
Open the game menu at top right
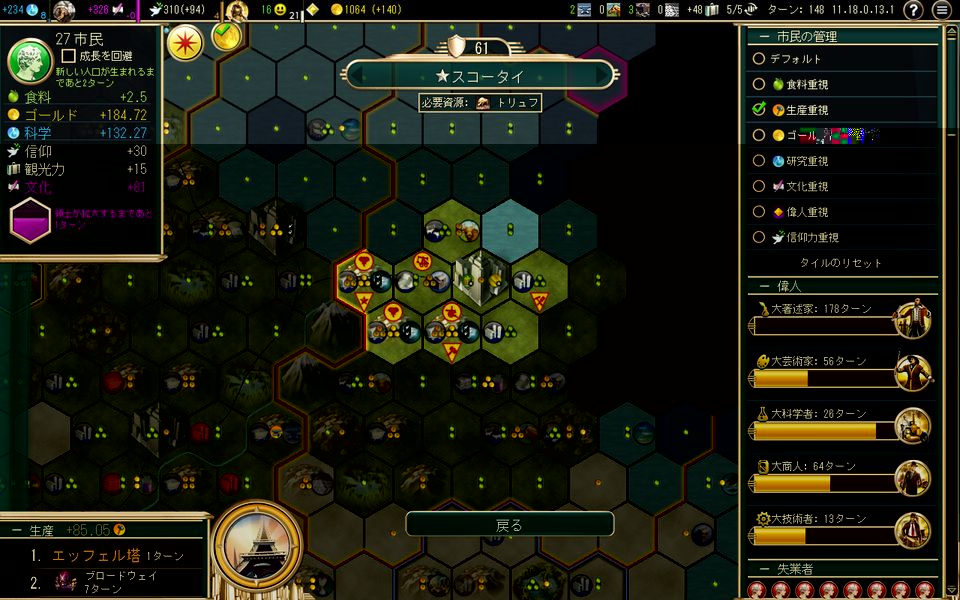point(941,10)
